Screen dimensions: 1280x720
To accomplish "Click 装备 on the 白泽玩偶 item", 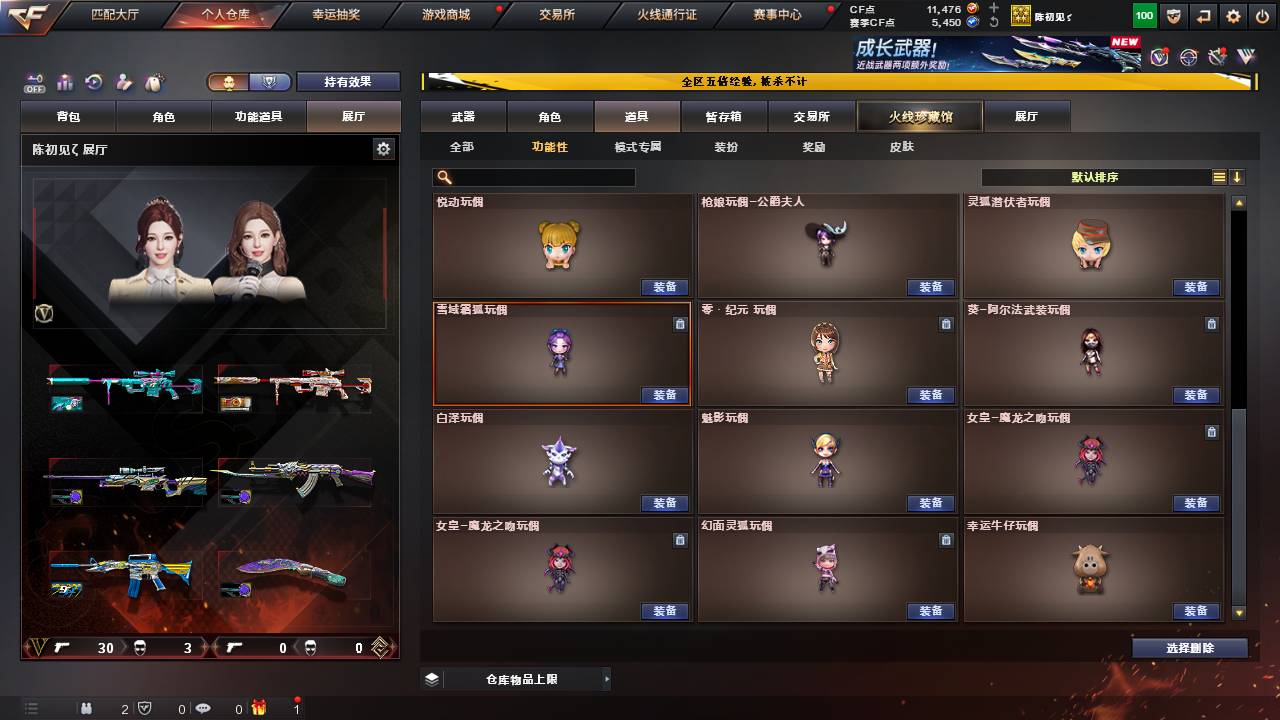I will pos(666,503).
